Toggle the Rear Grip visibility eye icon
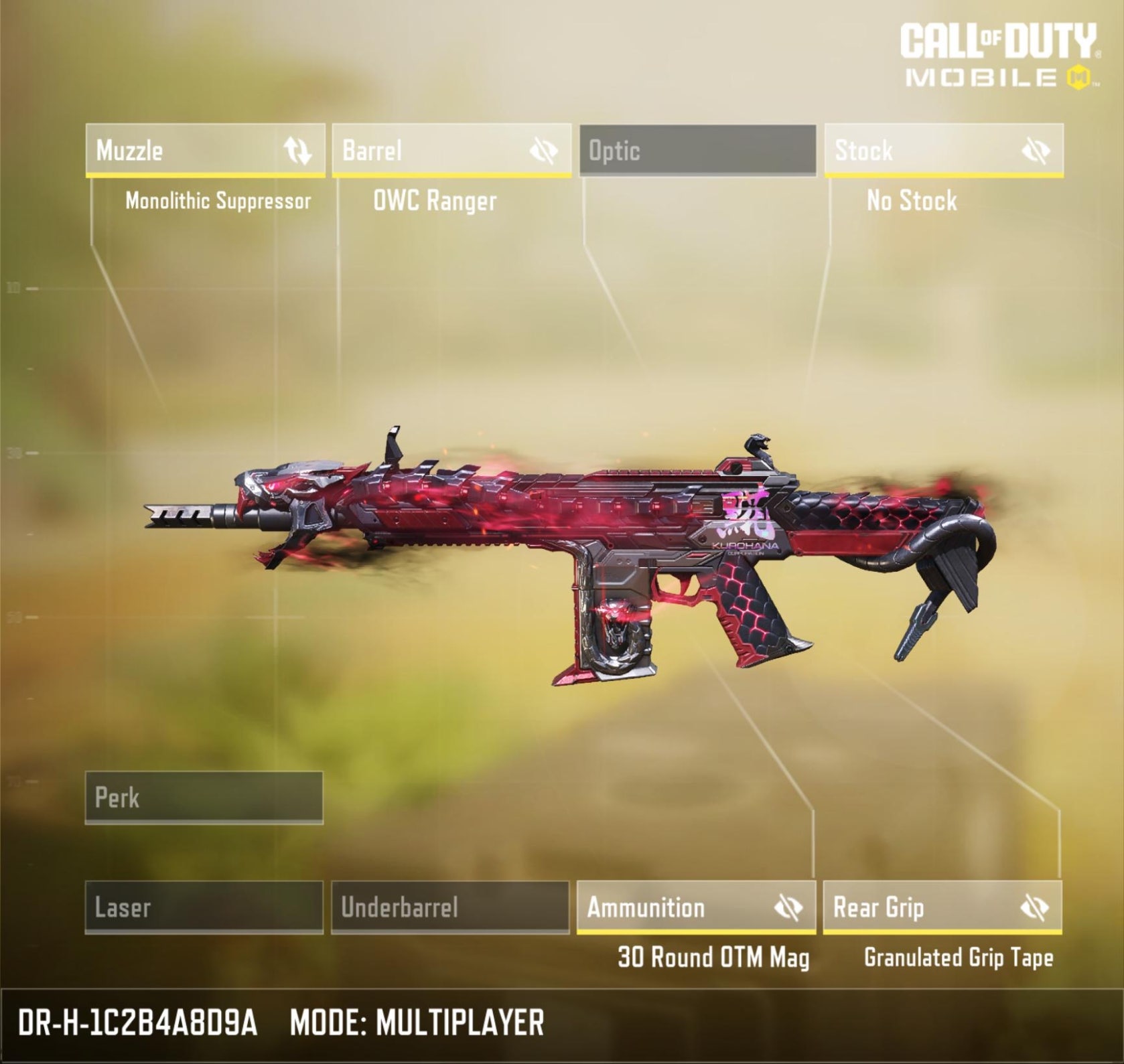 click(1034, 908)
